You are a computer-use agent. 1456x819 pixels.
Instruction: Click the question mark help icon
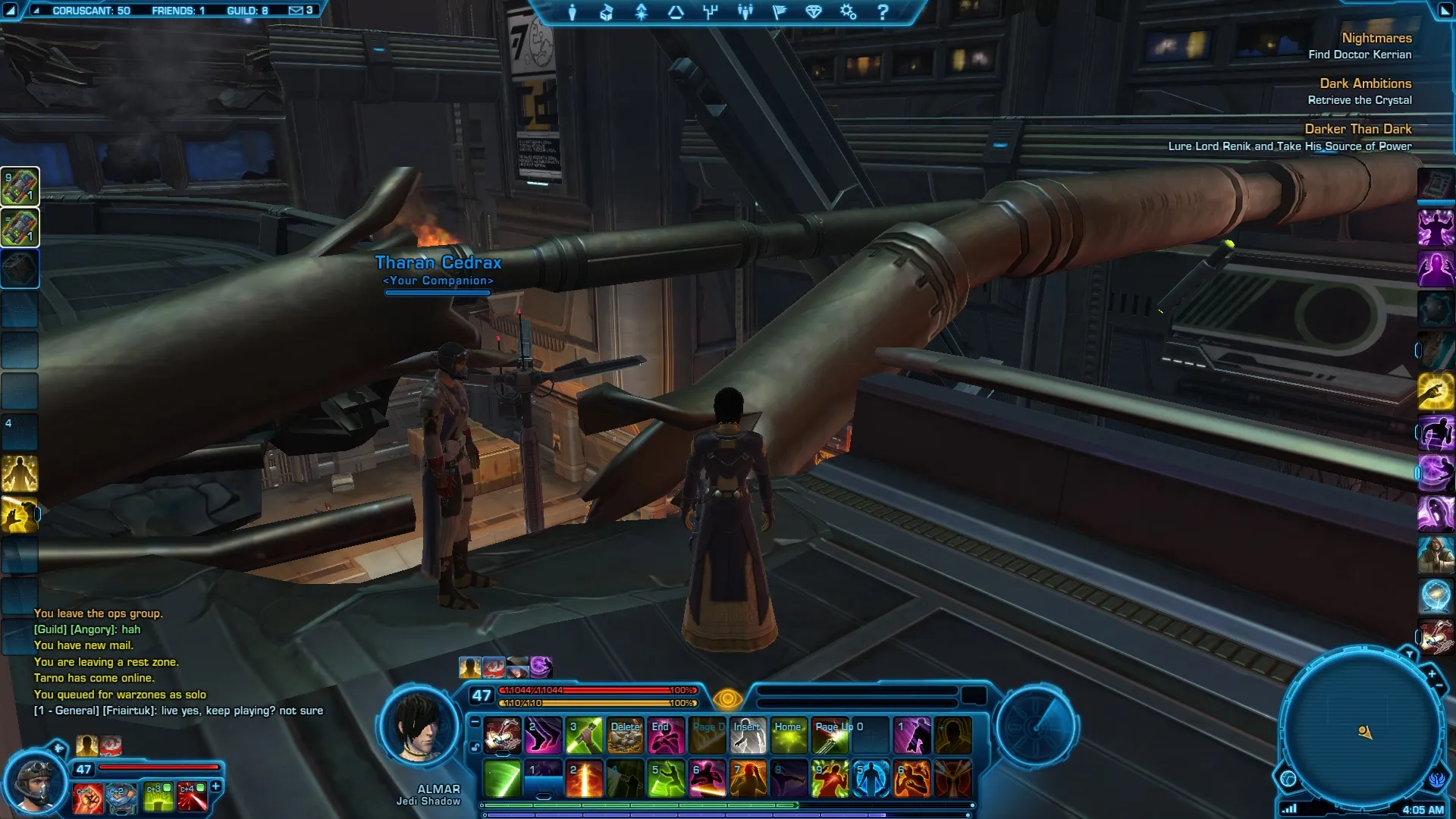[883, 12]
